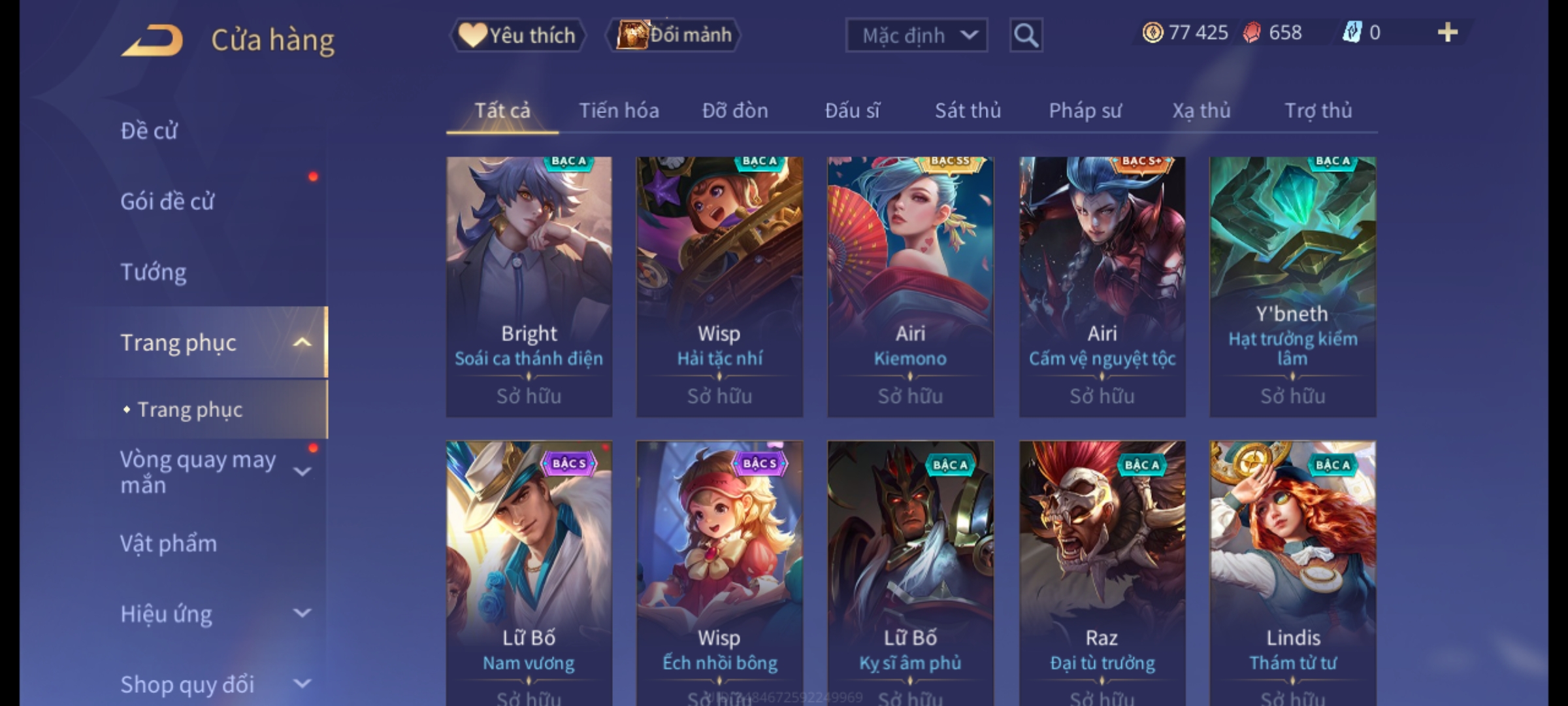Image resolution: width=1568 pixels, height=706 pixels.
Task: Open the Đổi mảnh fragment exchange
Action: [674, 35]
